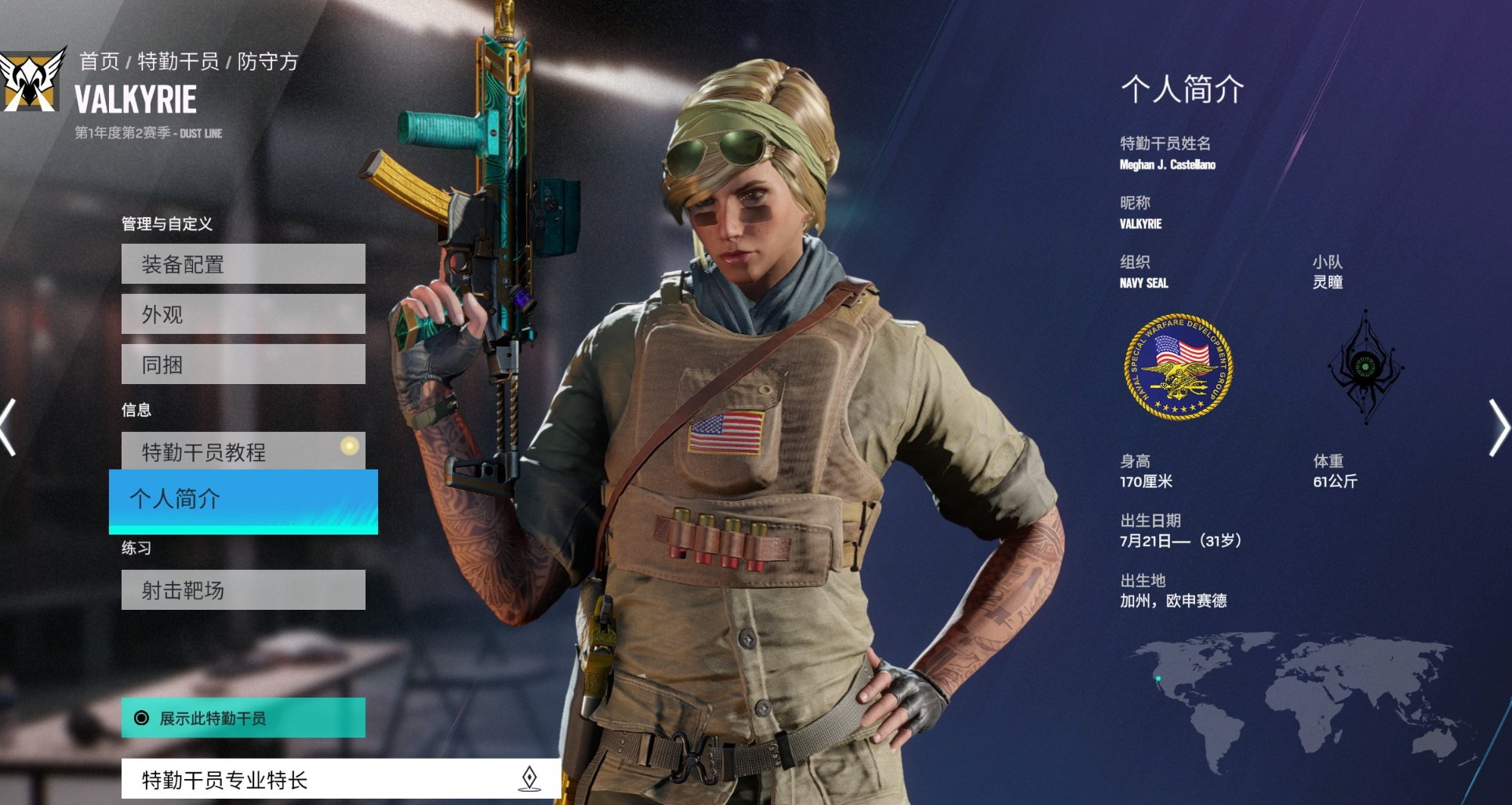Switch to the next operator with right arrow
The image size is (1512, 805).
point(1499,427)
